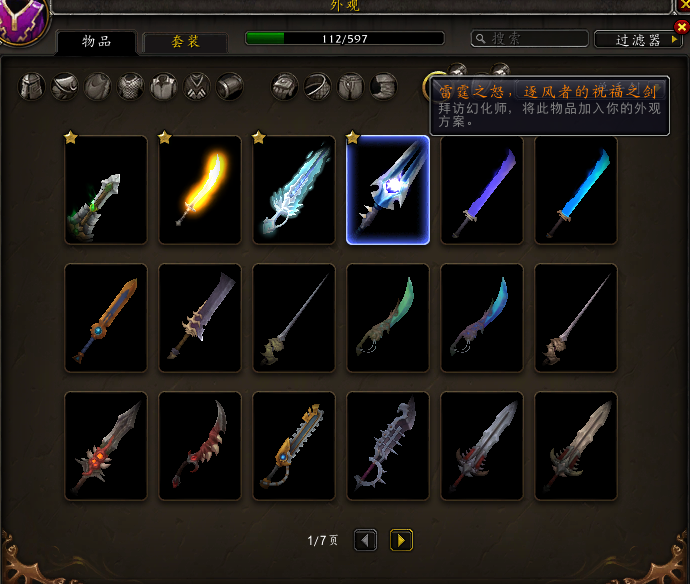Viewport: 690px width, 584px height.
Task: Choose the chainsaw sword appearance
Action: (x=294, y=446)
